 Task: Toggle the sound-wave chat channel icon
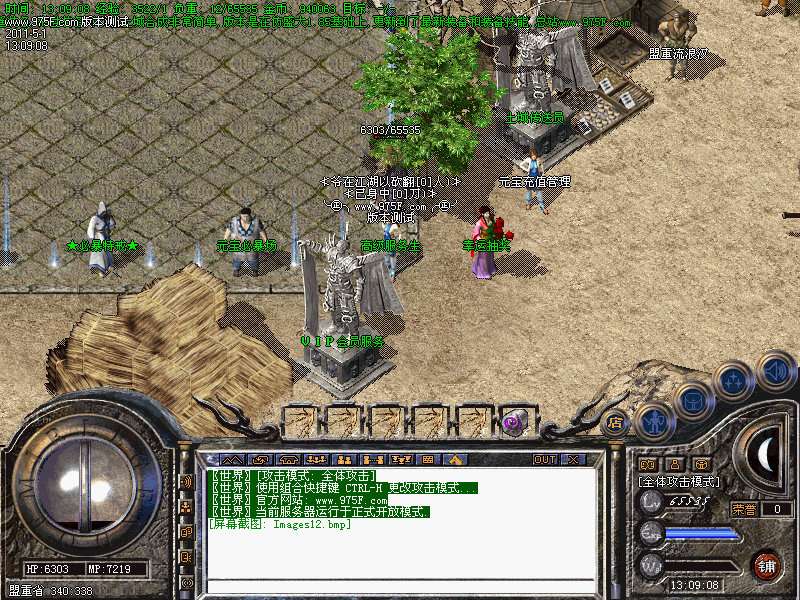click(187, 481)
